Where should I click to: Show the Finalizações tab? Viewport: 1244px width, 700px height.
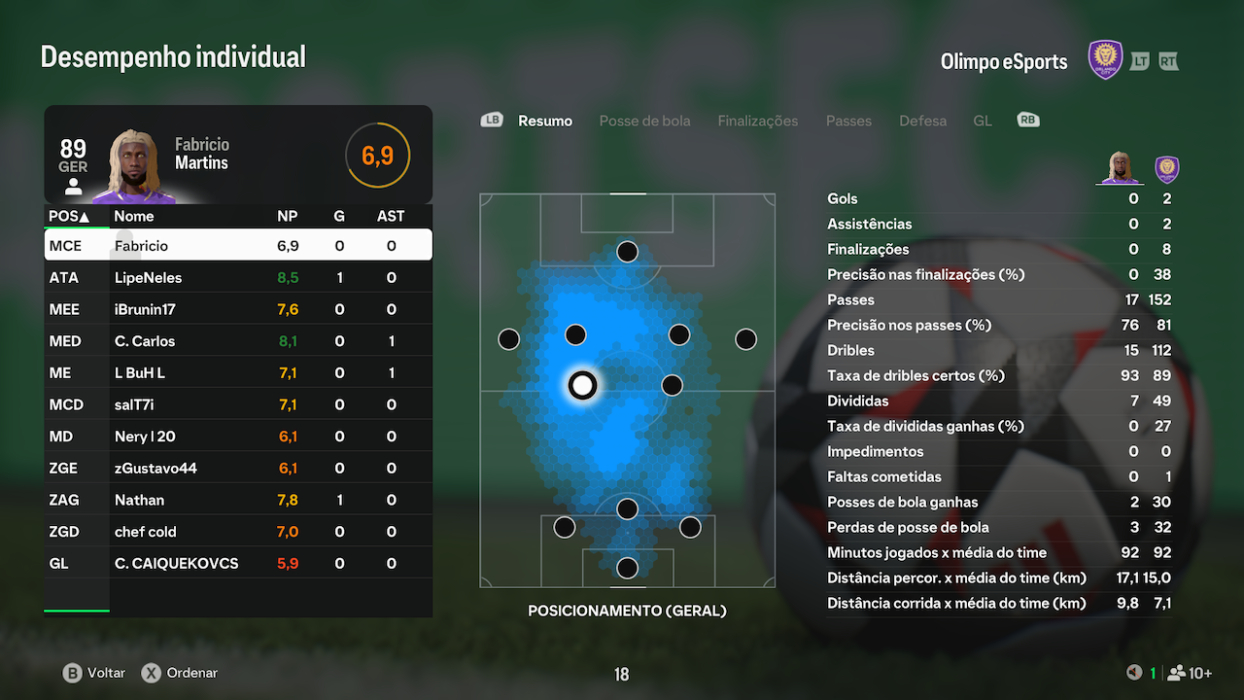coord(757,121)
